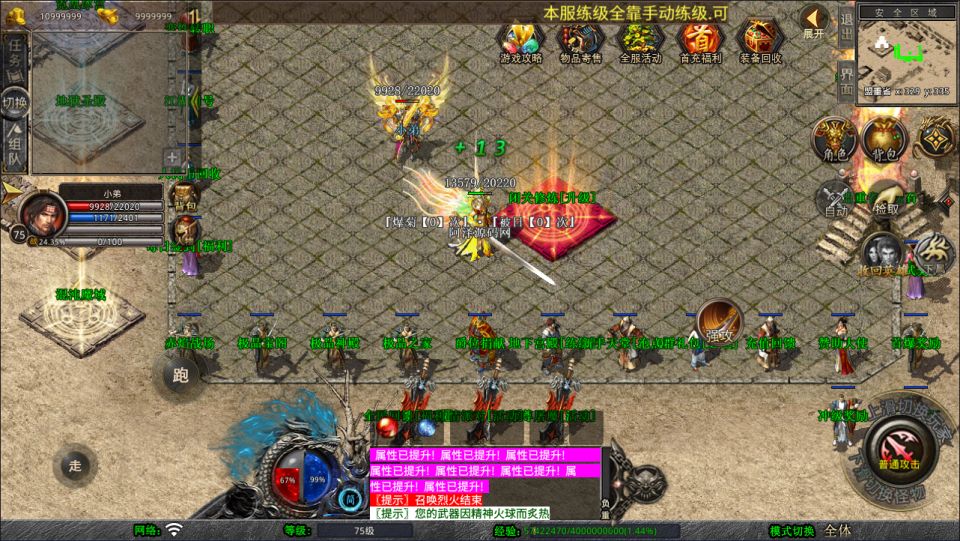Tap the 捡取 pickup button
Screen dimensions: 960x541
(886, 199)
